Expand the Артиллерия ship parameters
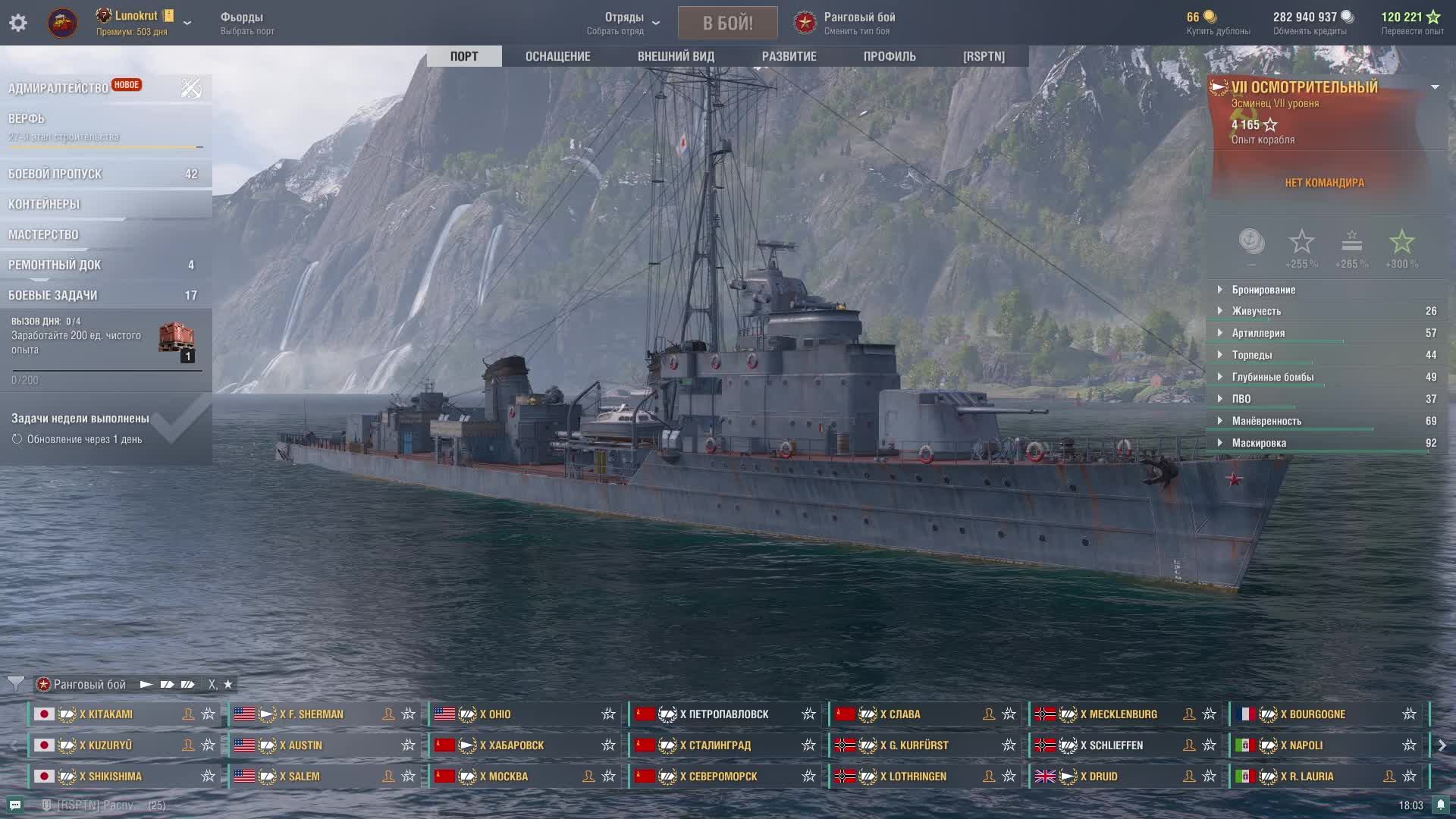The image size is (1456, 819). (1258, 333)
